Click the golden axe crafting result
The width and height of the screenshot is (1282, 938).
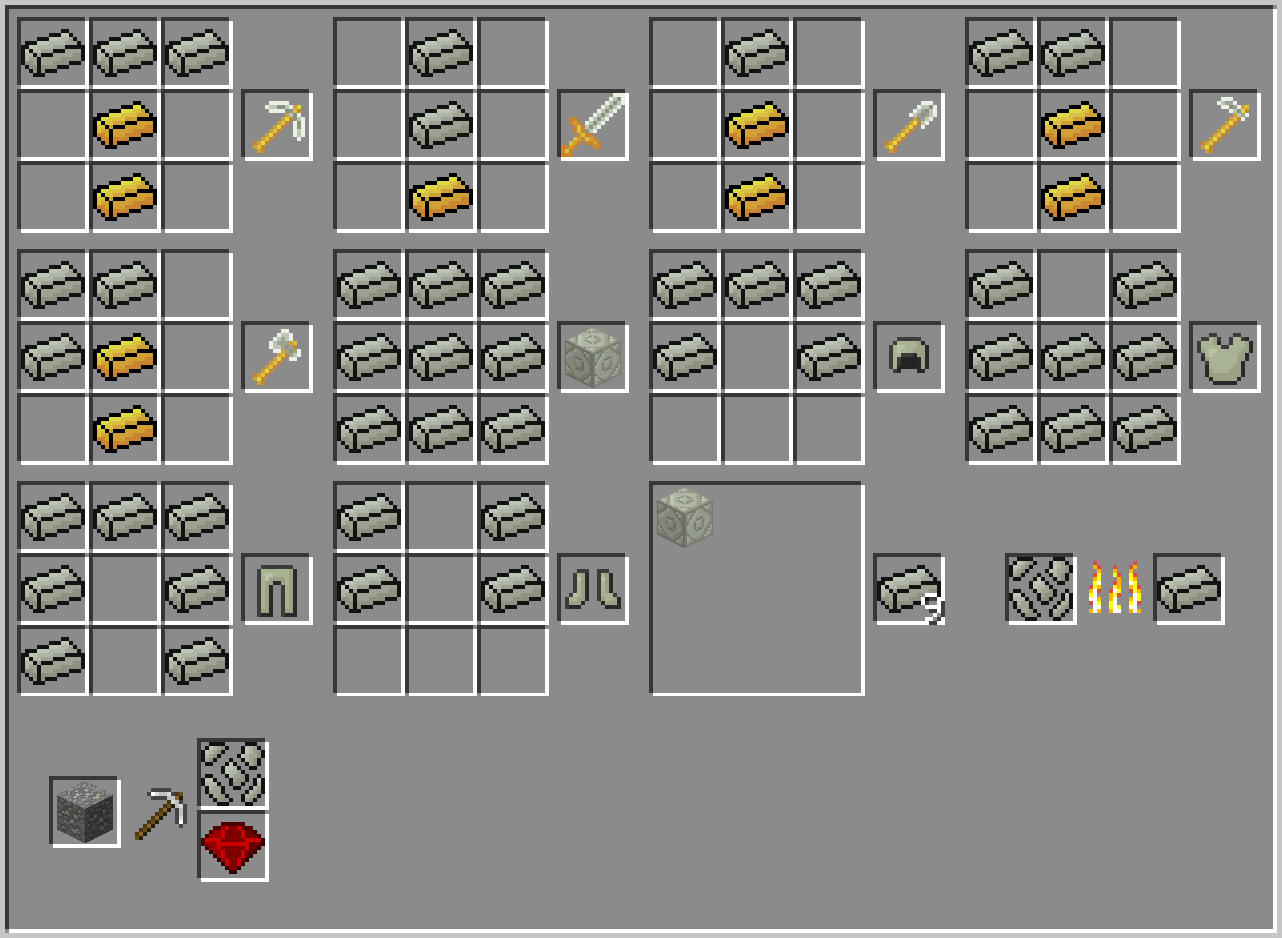[277, 358]
